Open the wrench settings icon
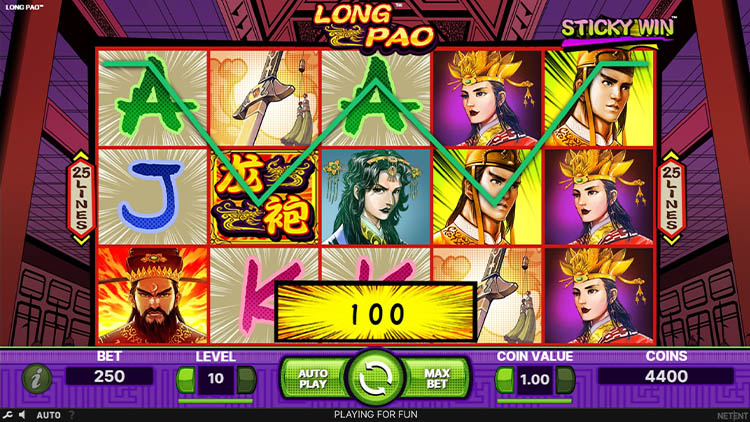 coord(8,414)
